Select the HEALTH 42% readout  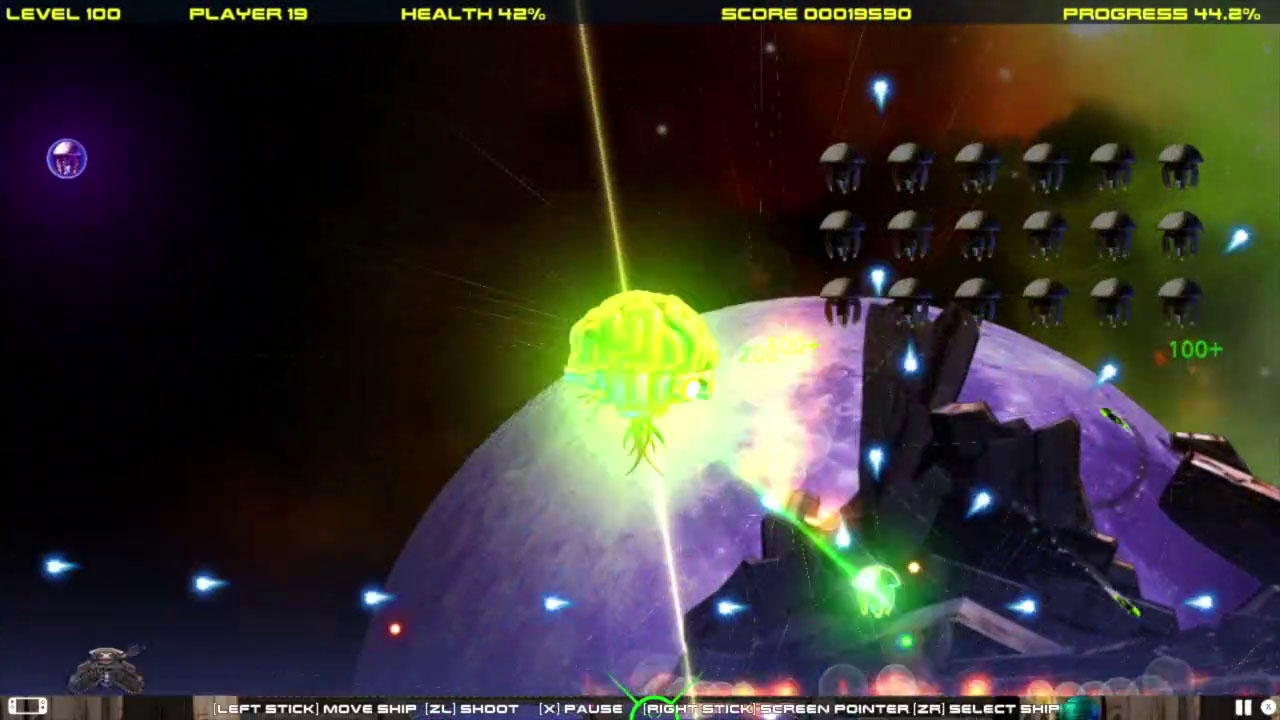472,13
